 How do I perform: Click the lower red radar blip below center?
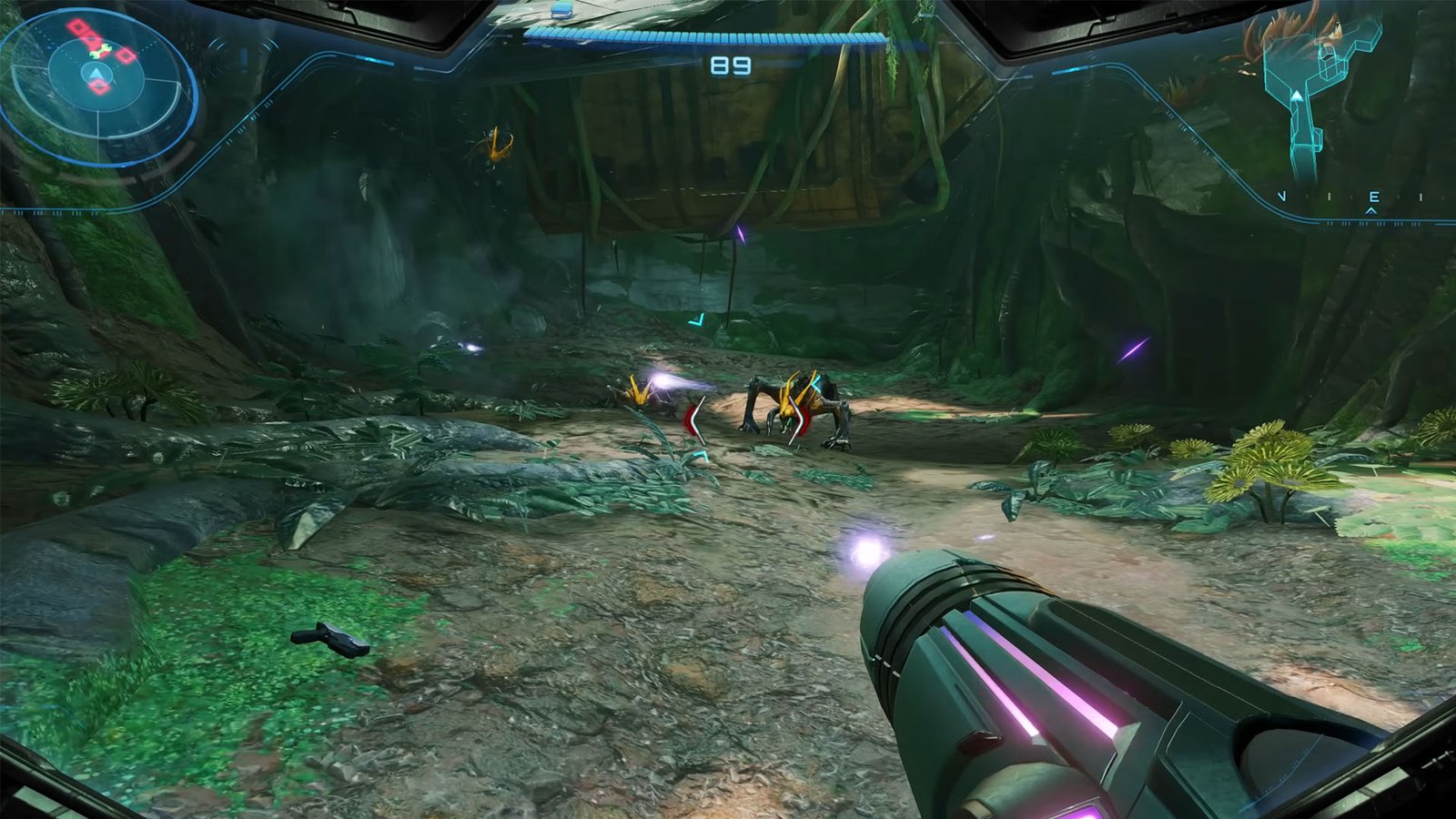tap(100, 86)
